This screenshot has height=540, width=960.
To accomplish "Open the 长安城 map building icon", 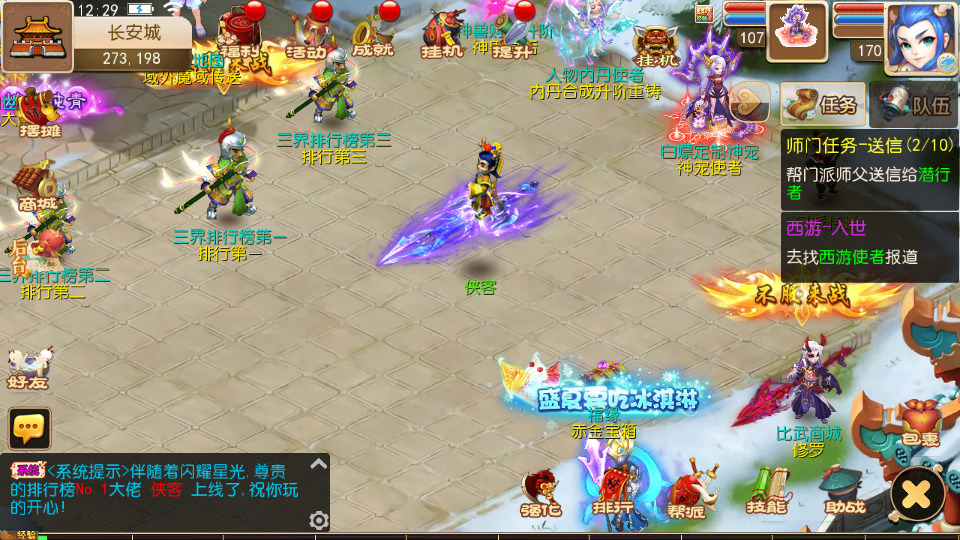I will click(37, 36).
